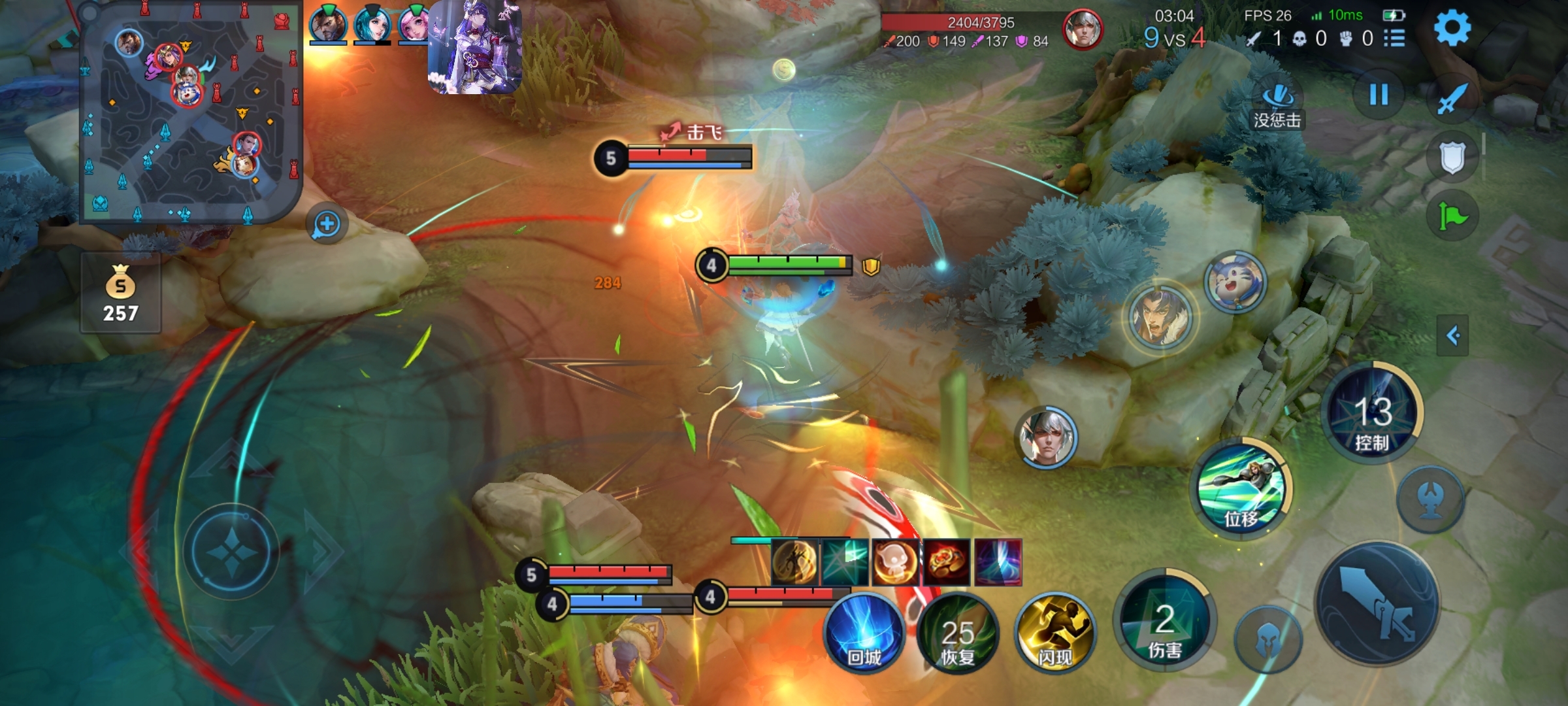The width and height of the screenshot is (1568, 706).
Task: Expand the side panel arrow
Action: pos(1452,336)
